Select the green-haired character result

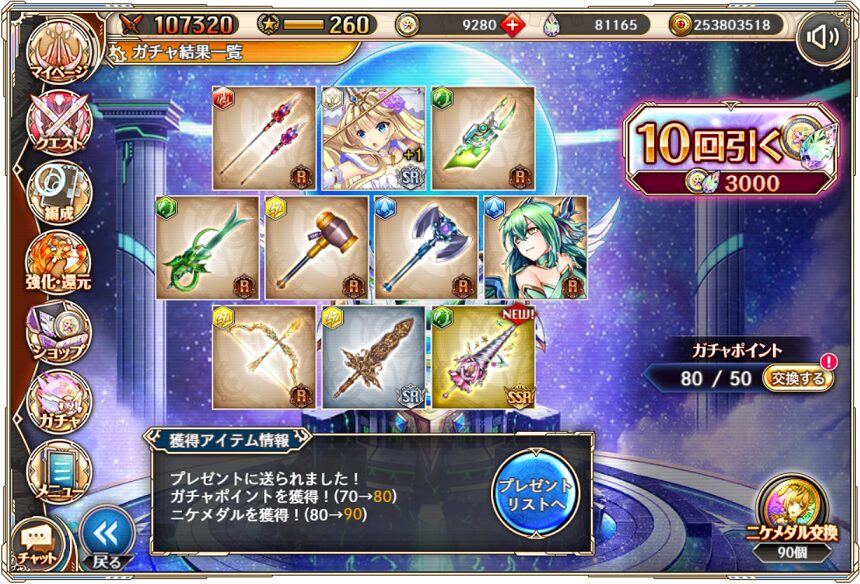point(535,247)
